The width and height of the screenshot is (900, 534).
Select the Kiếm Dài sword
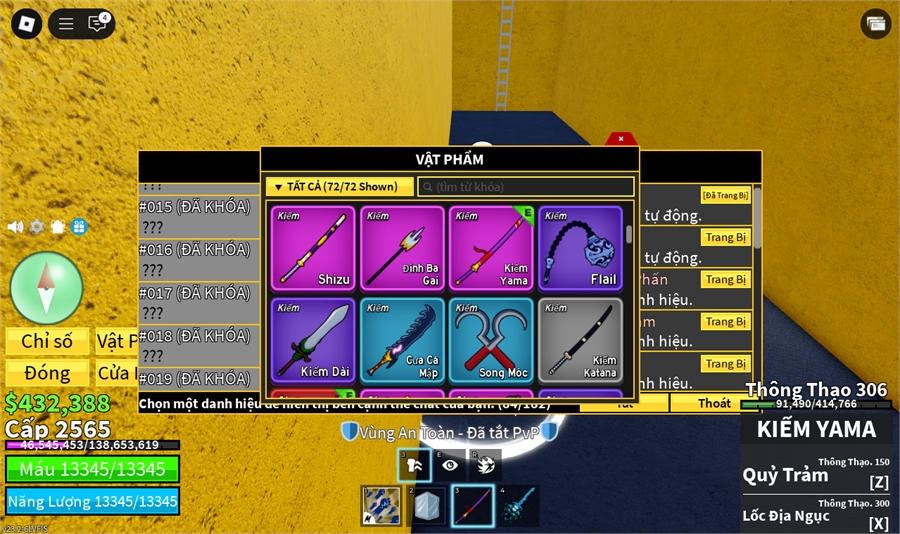312,340
